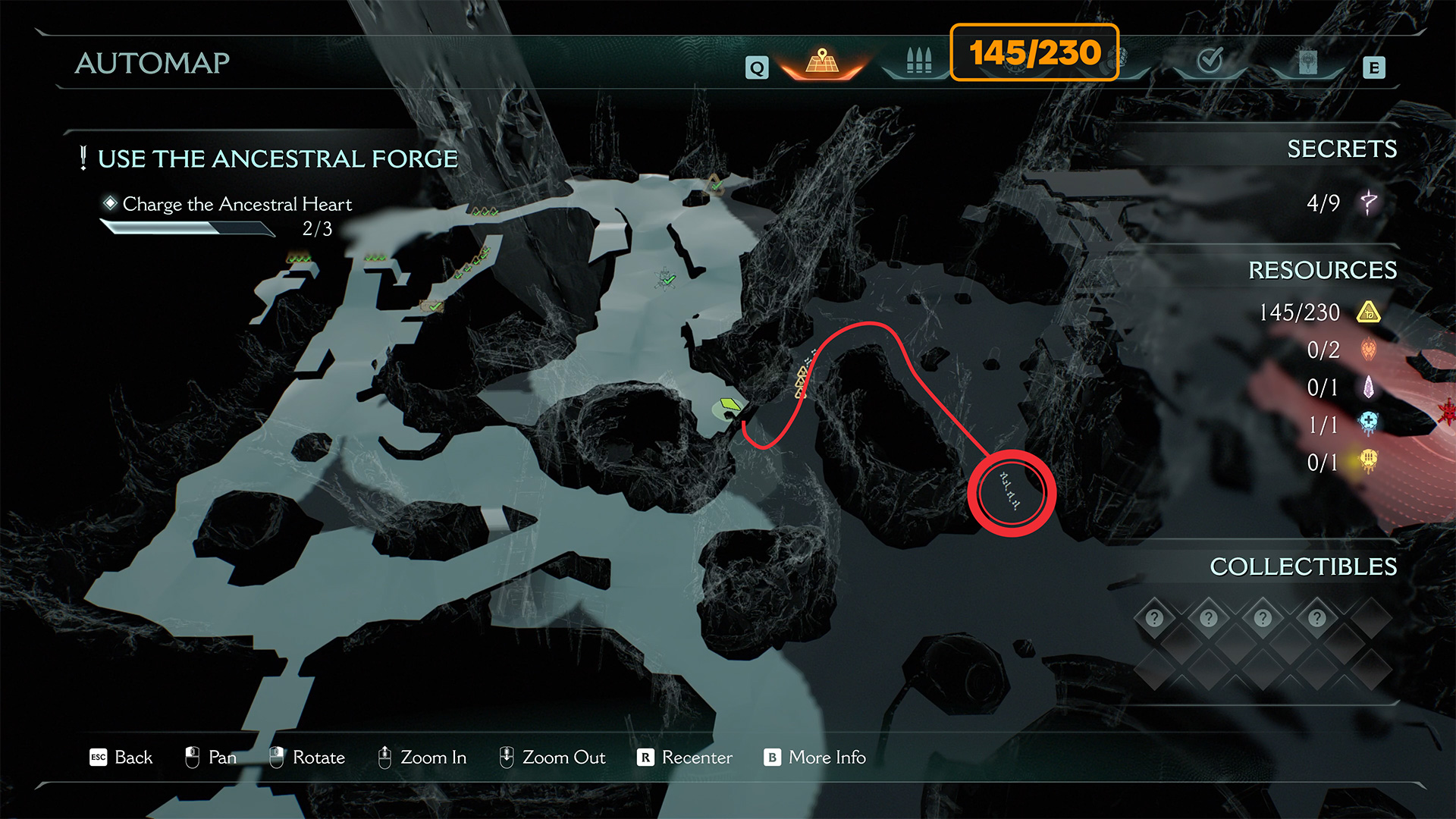Select the Rotate map control
The image size is (1456, 819).
[307, 757]
